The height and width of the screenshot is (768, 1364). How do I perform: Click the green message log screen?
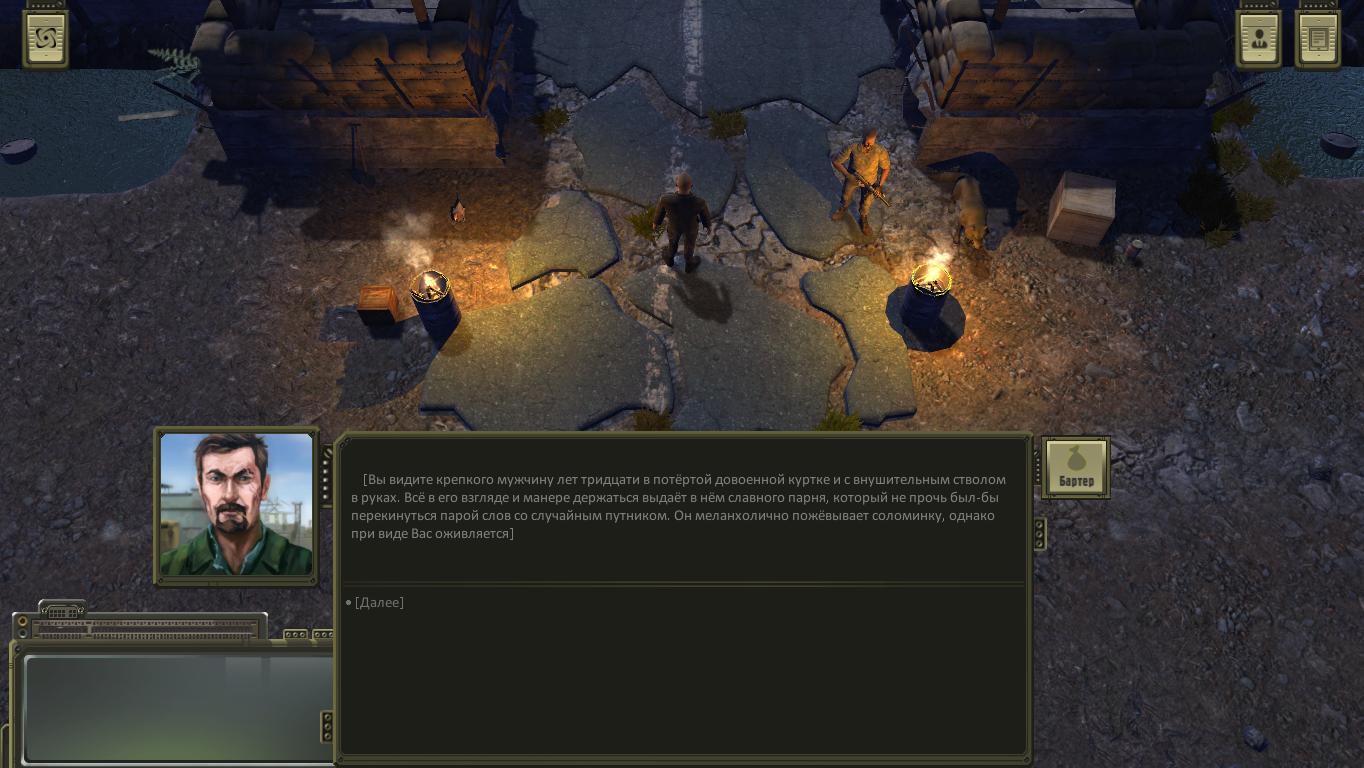(x=176, y=708)
